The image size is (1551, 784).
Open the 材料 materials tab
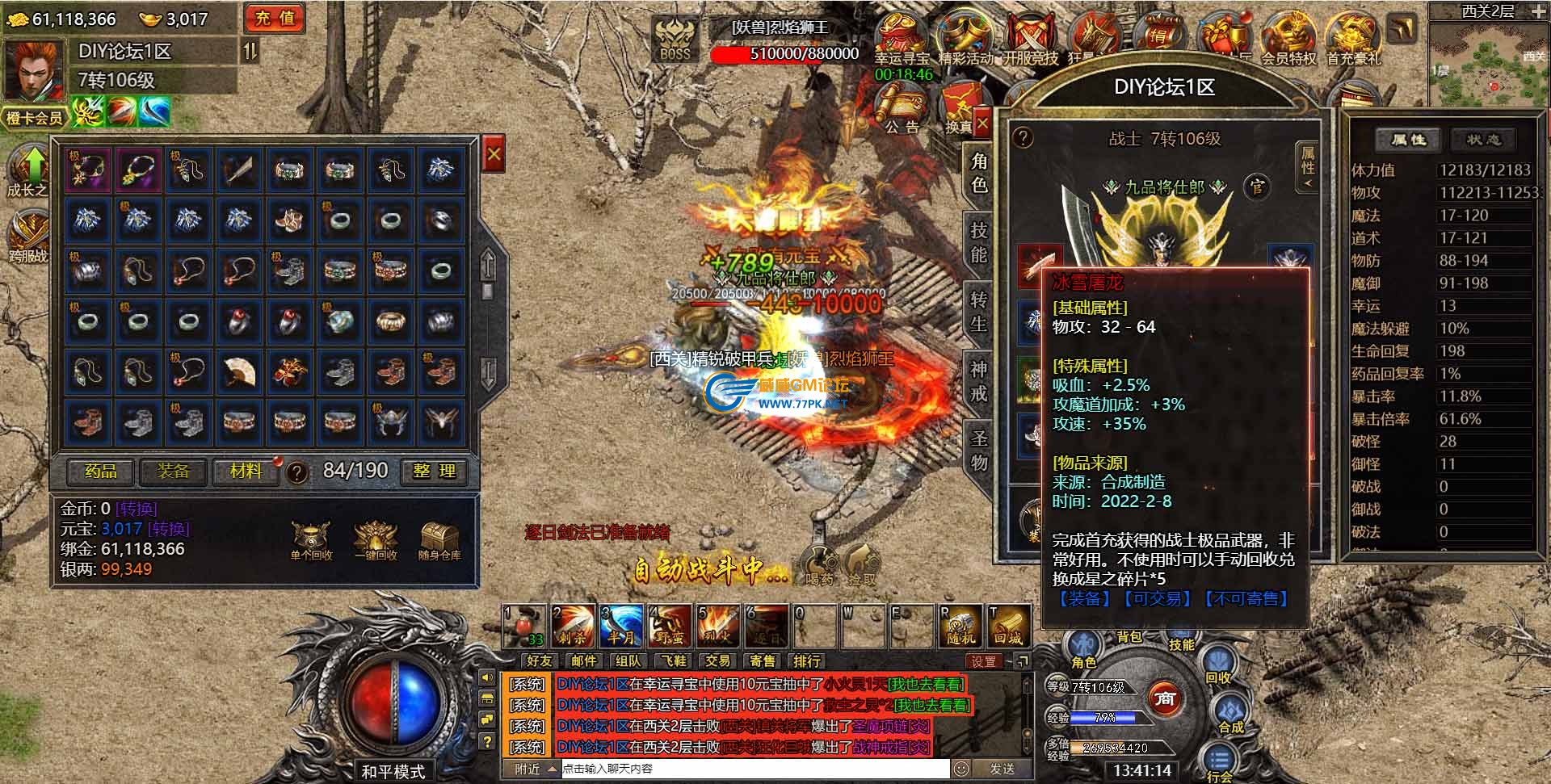tap(246, 471)
